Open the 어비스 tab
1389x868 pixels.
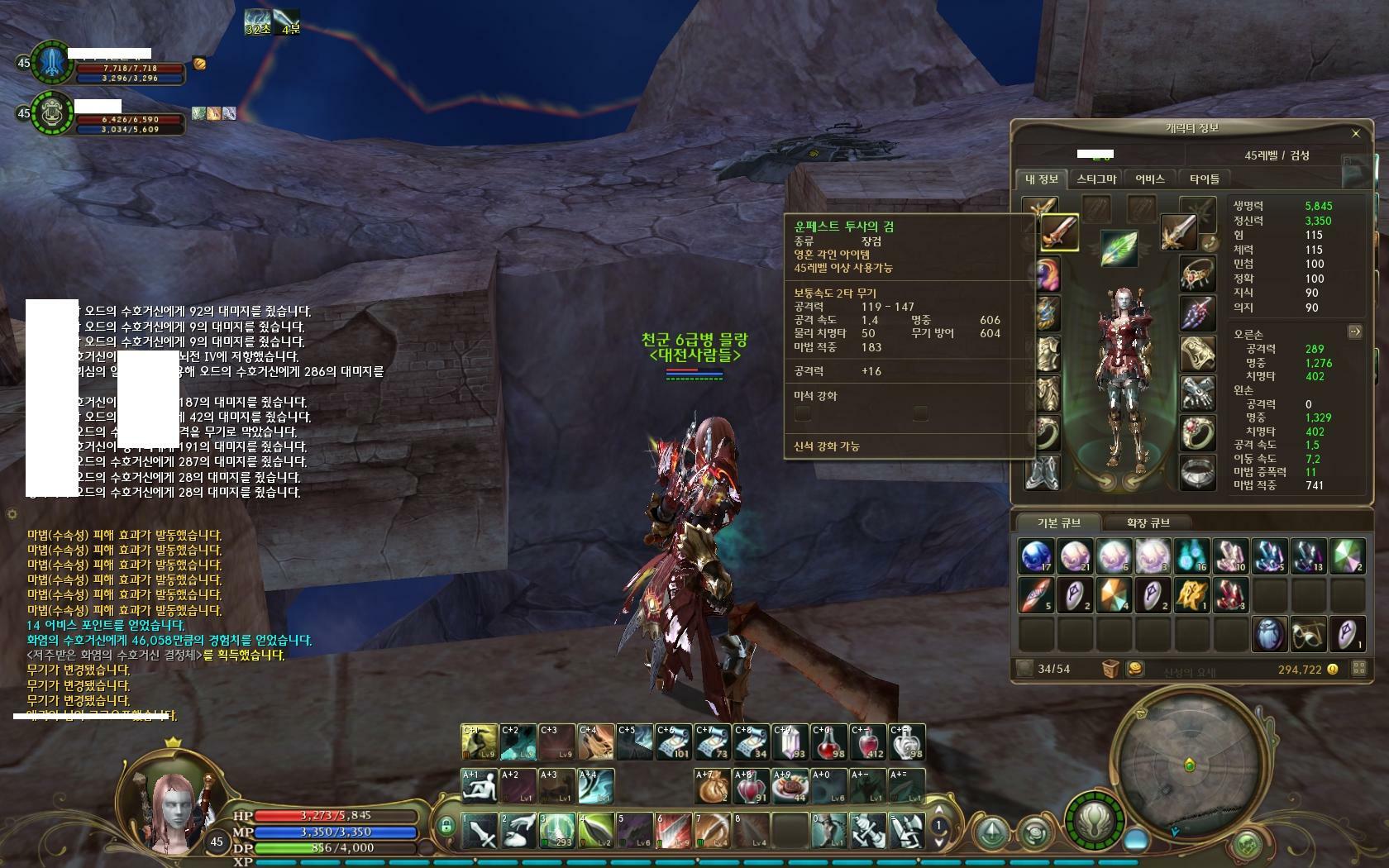[x=1149, y=179]
